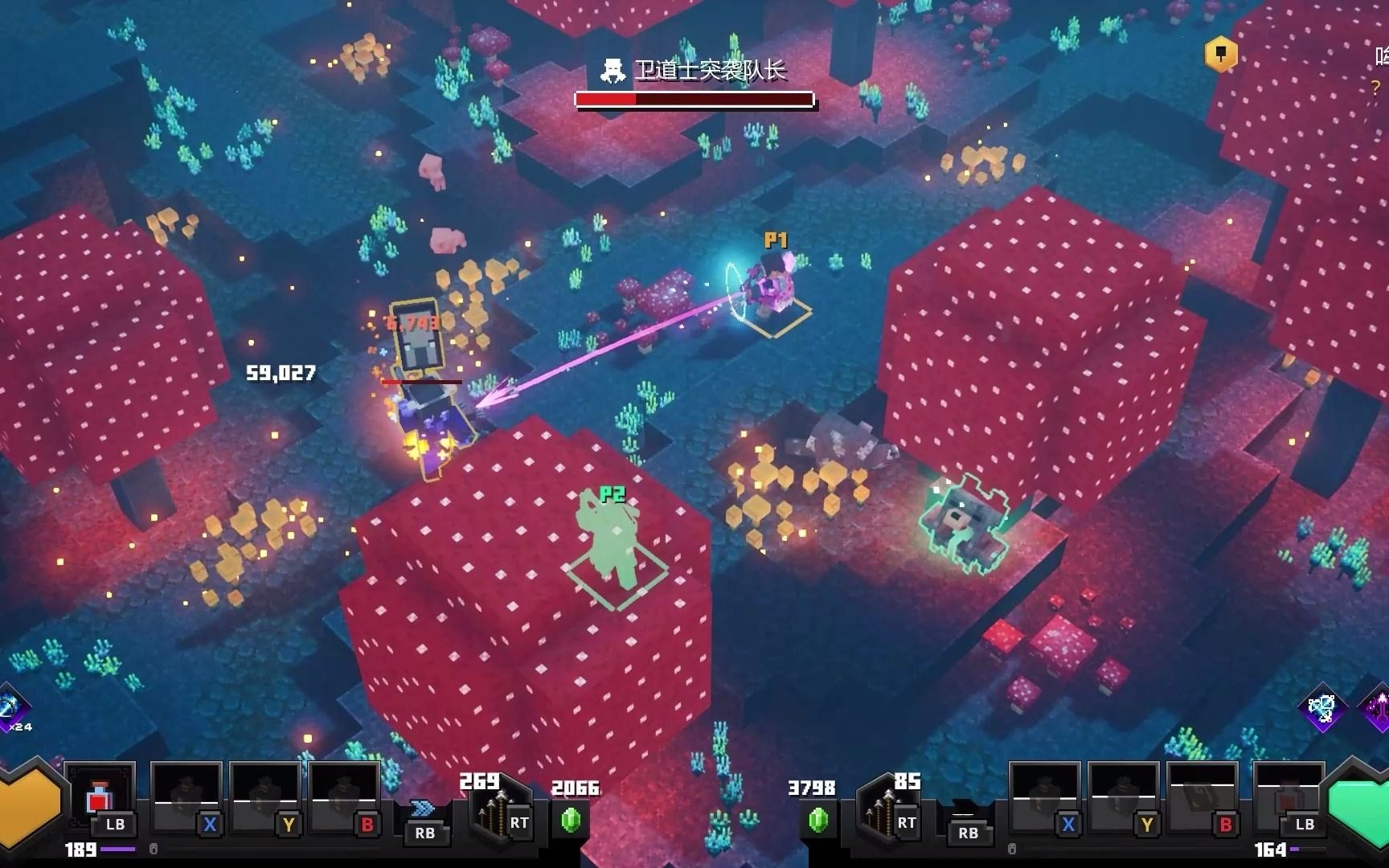This screenshot has width=1389, height=868.
Task: Click the purple diamond icon marked x24
Action: [11, 708]
